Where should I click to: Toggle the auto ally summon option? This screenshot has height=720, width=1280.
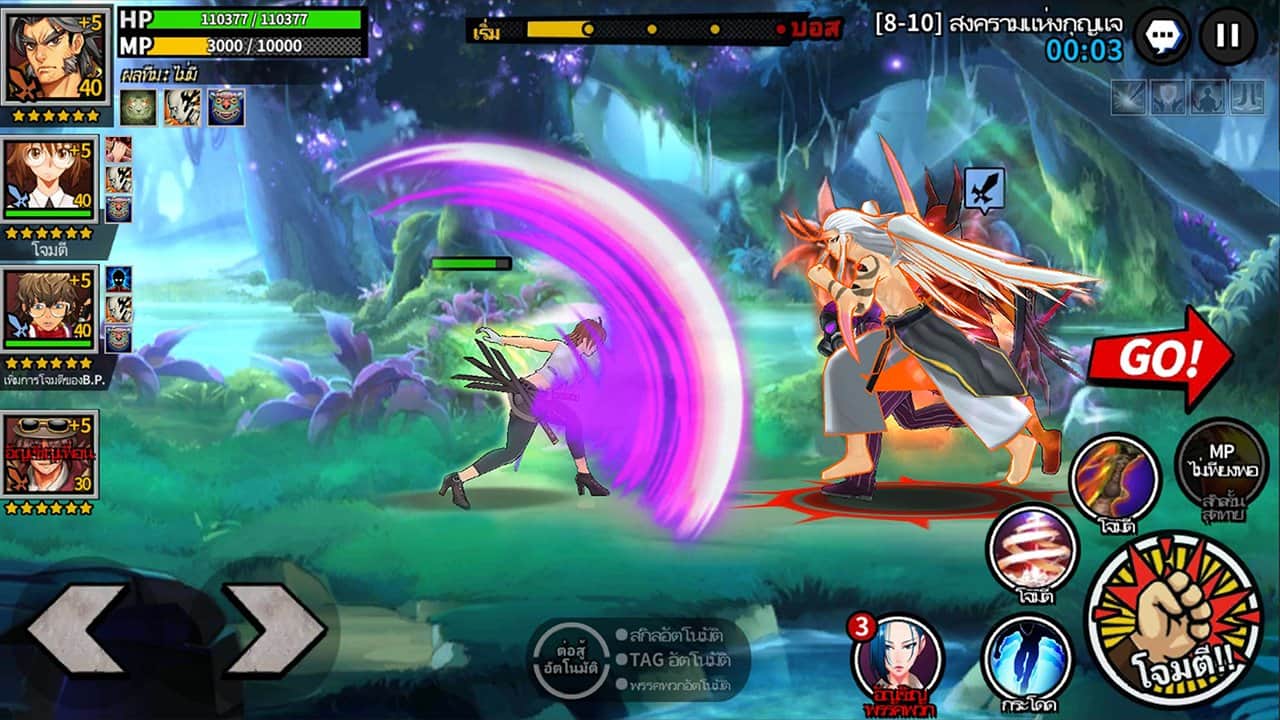(x=670, y=686)
